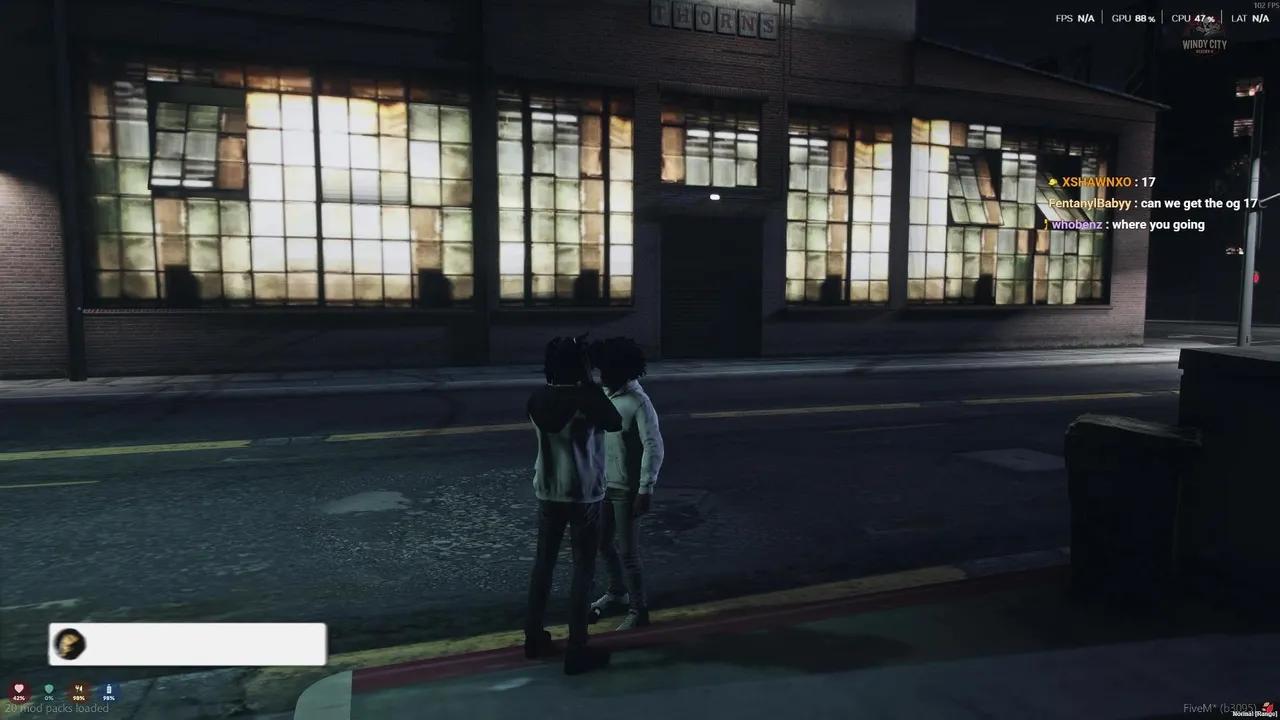Click XSHAWNXO's username in chat

pos(1096,182)
